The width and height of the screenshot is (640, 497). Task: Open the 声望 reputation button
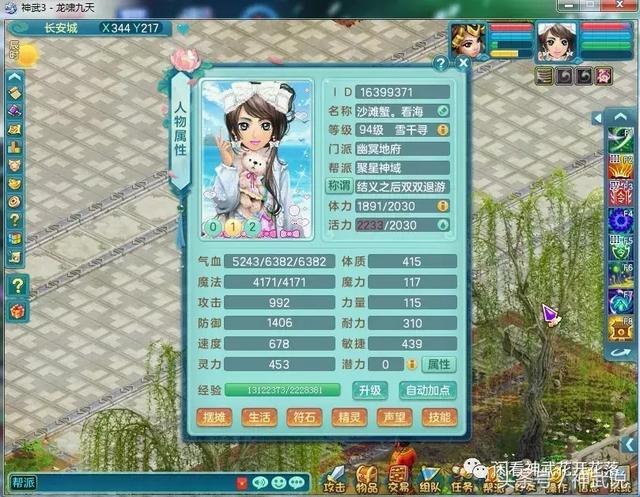394,417
